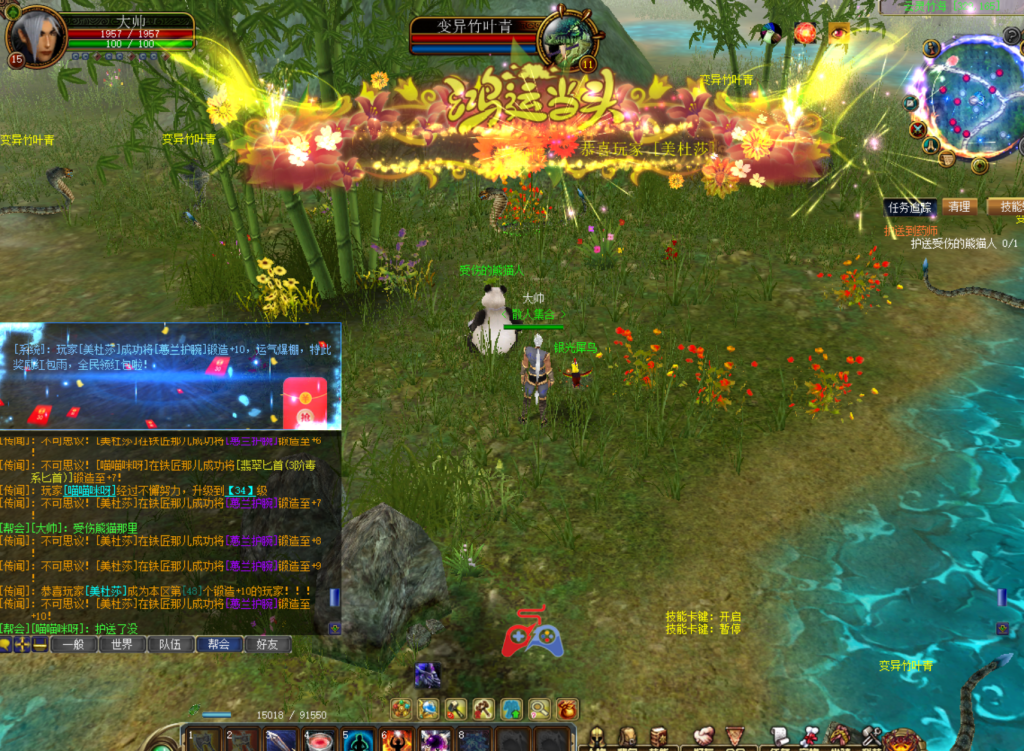
Task: Switch to the 世界 chat tab
Action: click(122, 645)
